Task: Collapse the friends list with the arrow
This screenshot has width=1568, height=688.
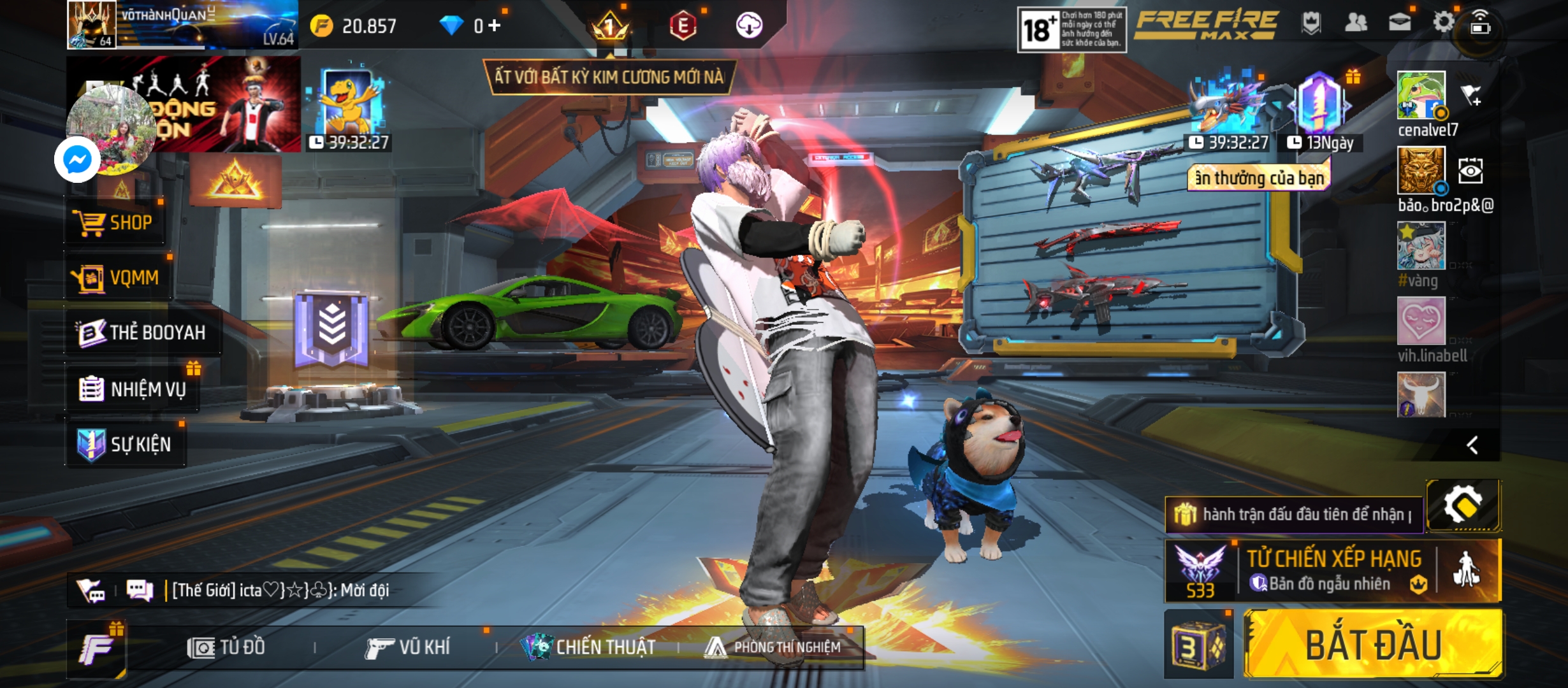Action: [1472, 445]
